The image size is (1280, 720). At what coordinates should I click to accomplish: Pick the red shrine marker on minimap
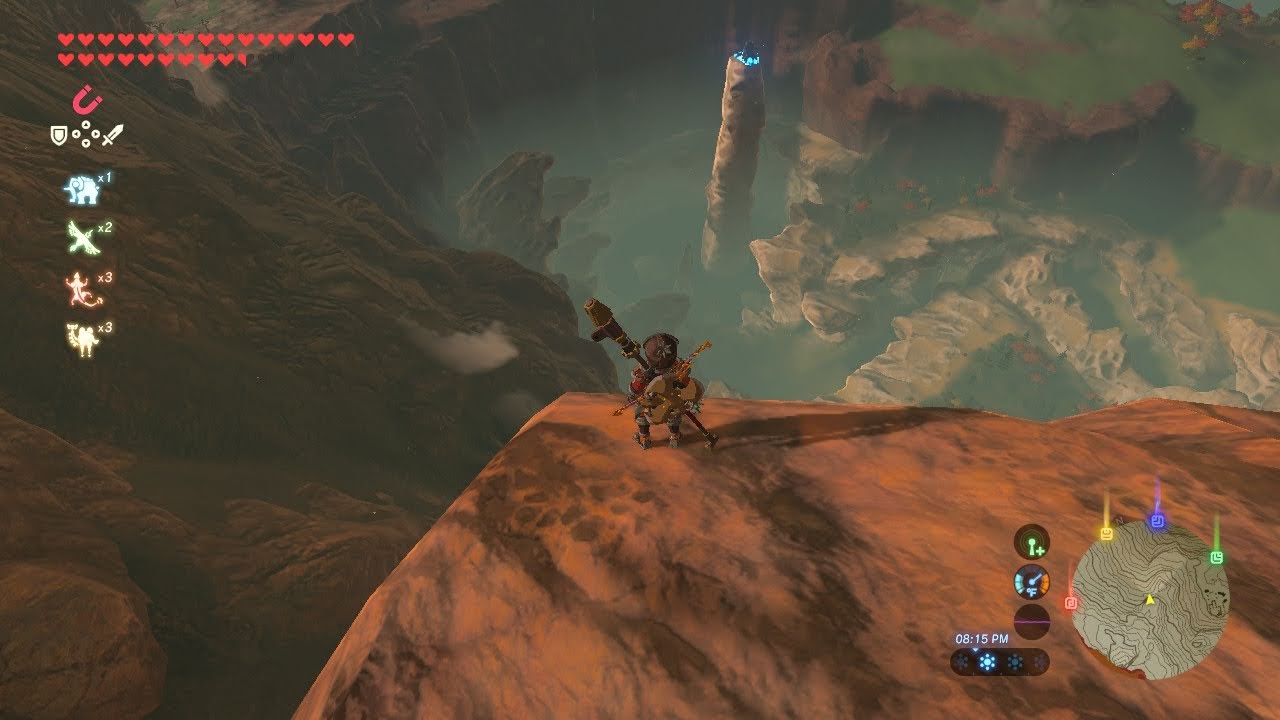click(1071, 603)
